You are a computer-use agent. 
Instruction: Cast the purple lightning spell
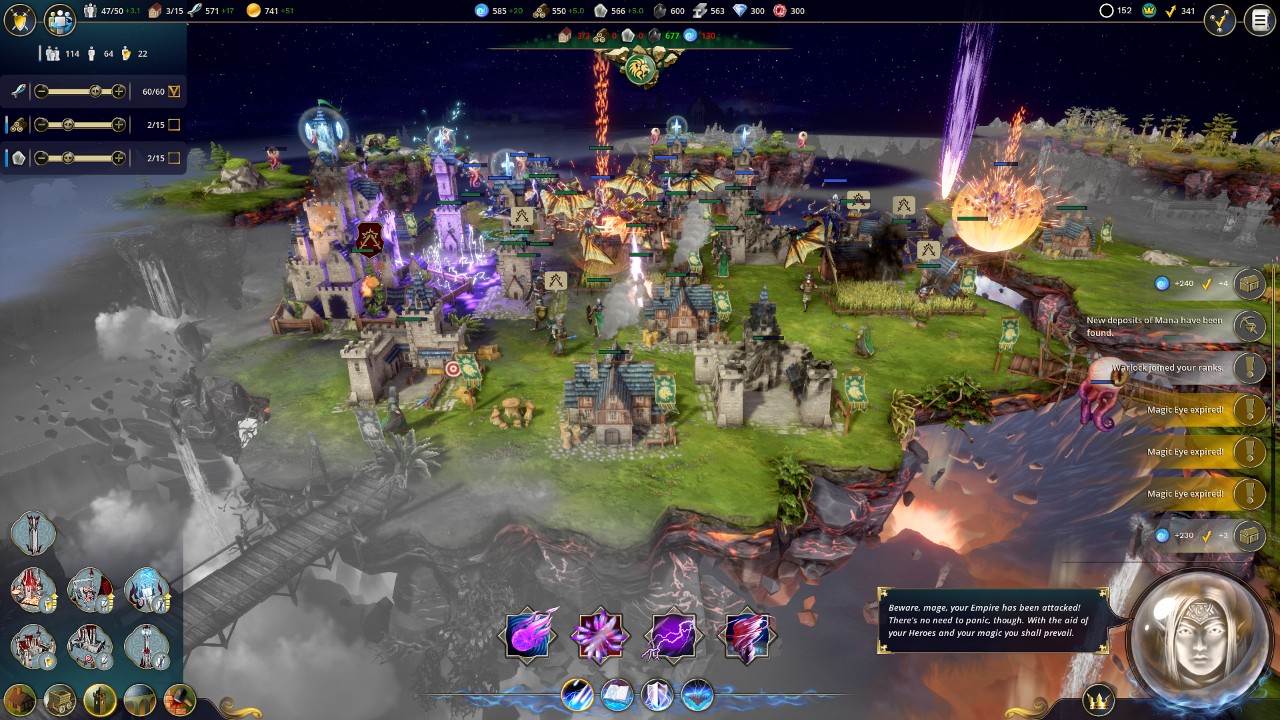(672, 635)
